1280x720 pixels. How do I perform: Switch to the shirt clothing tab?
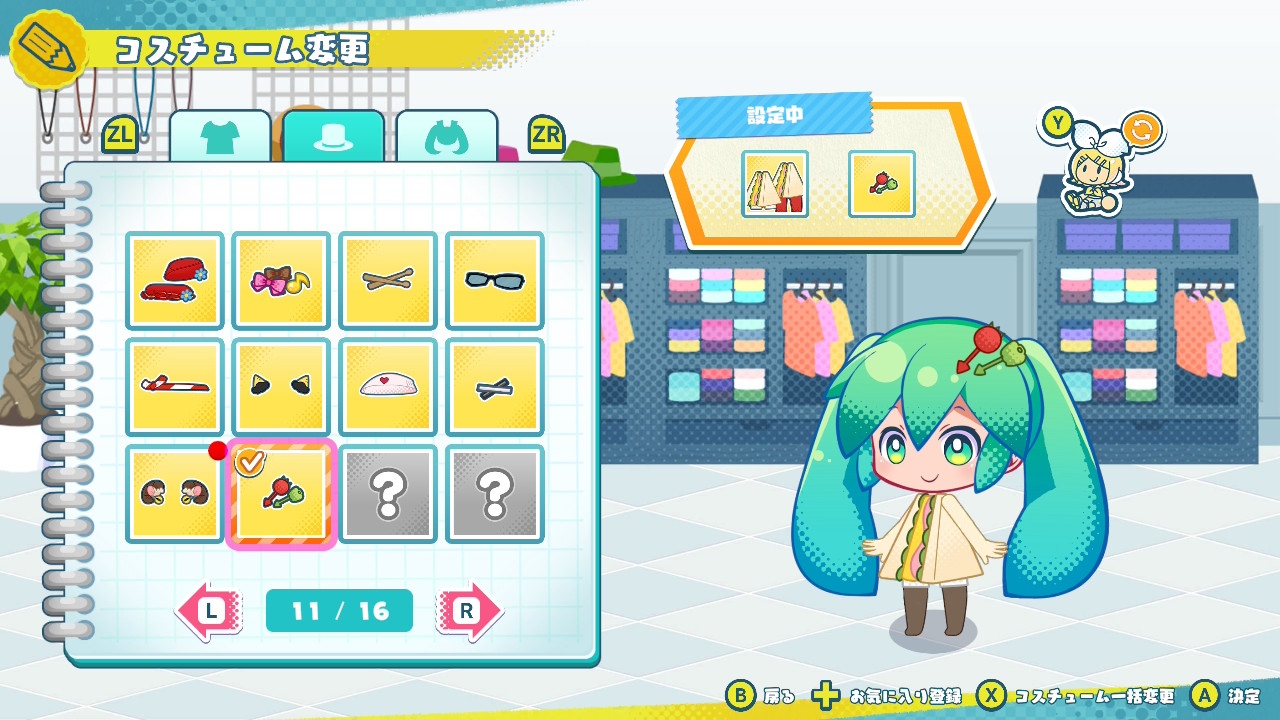pos(220,138)
